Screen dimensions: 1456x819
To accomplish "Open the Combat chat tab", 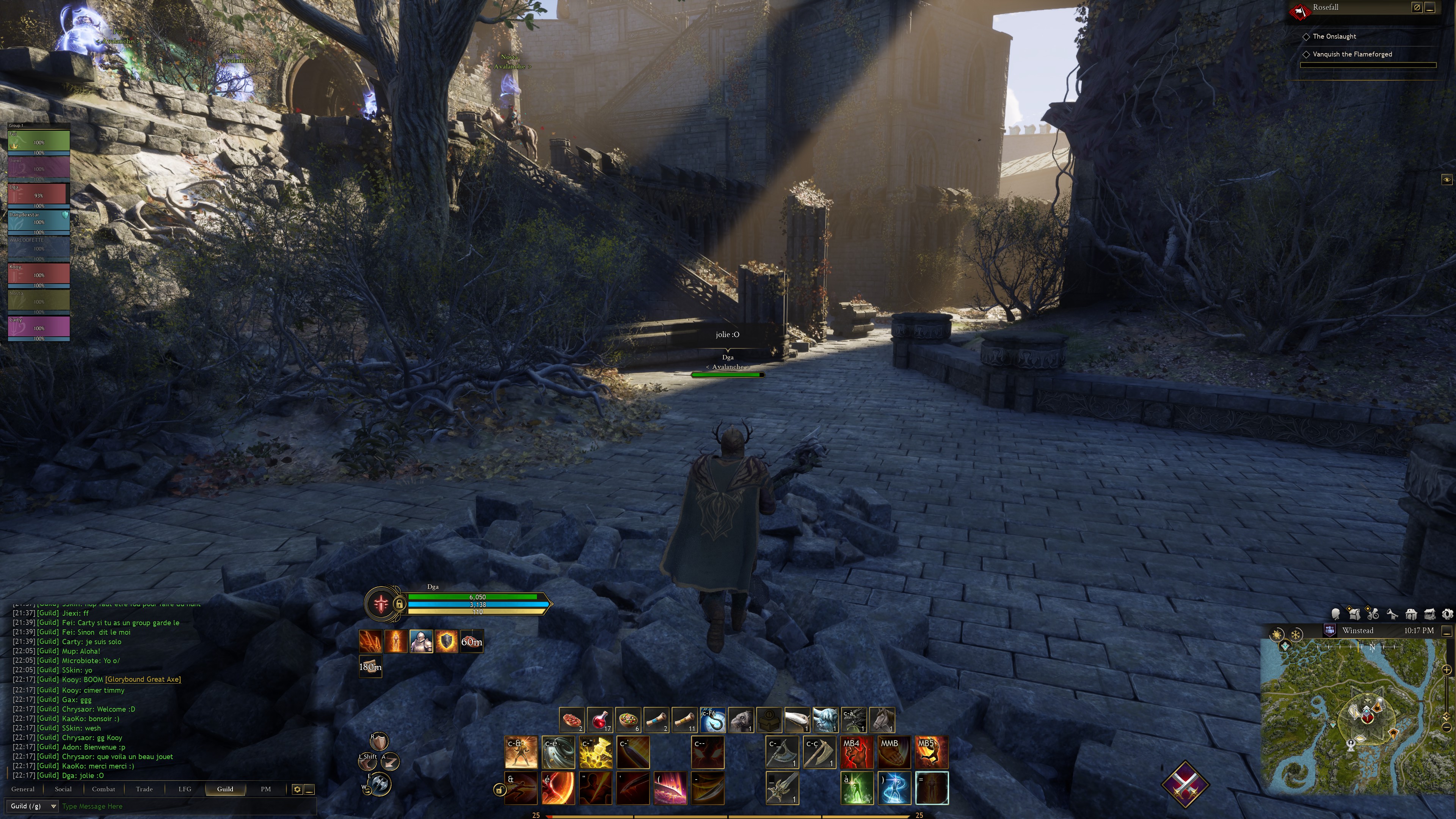I will point(104,789).
